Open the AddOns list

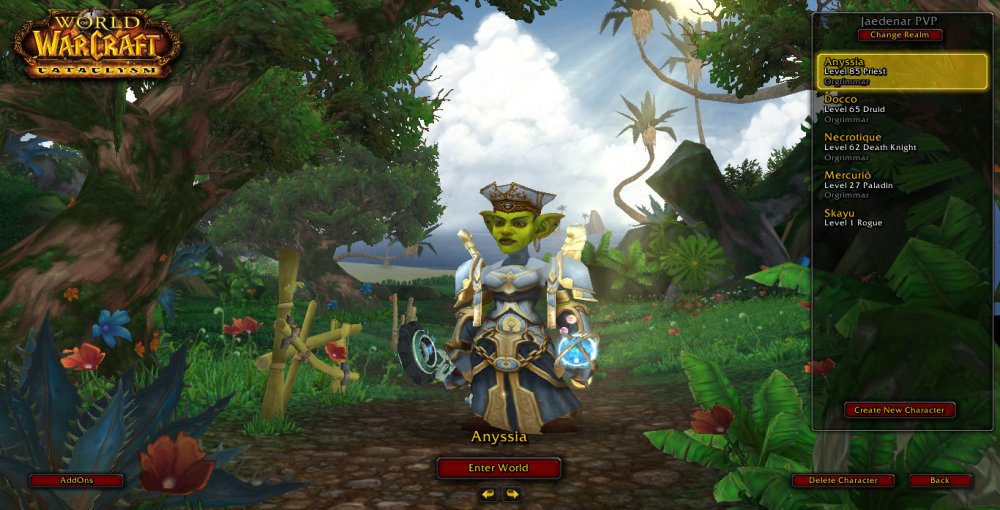coord(76,481)
